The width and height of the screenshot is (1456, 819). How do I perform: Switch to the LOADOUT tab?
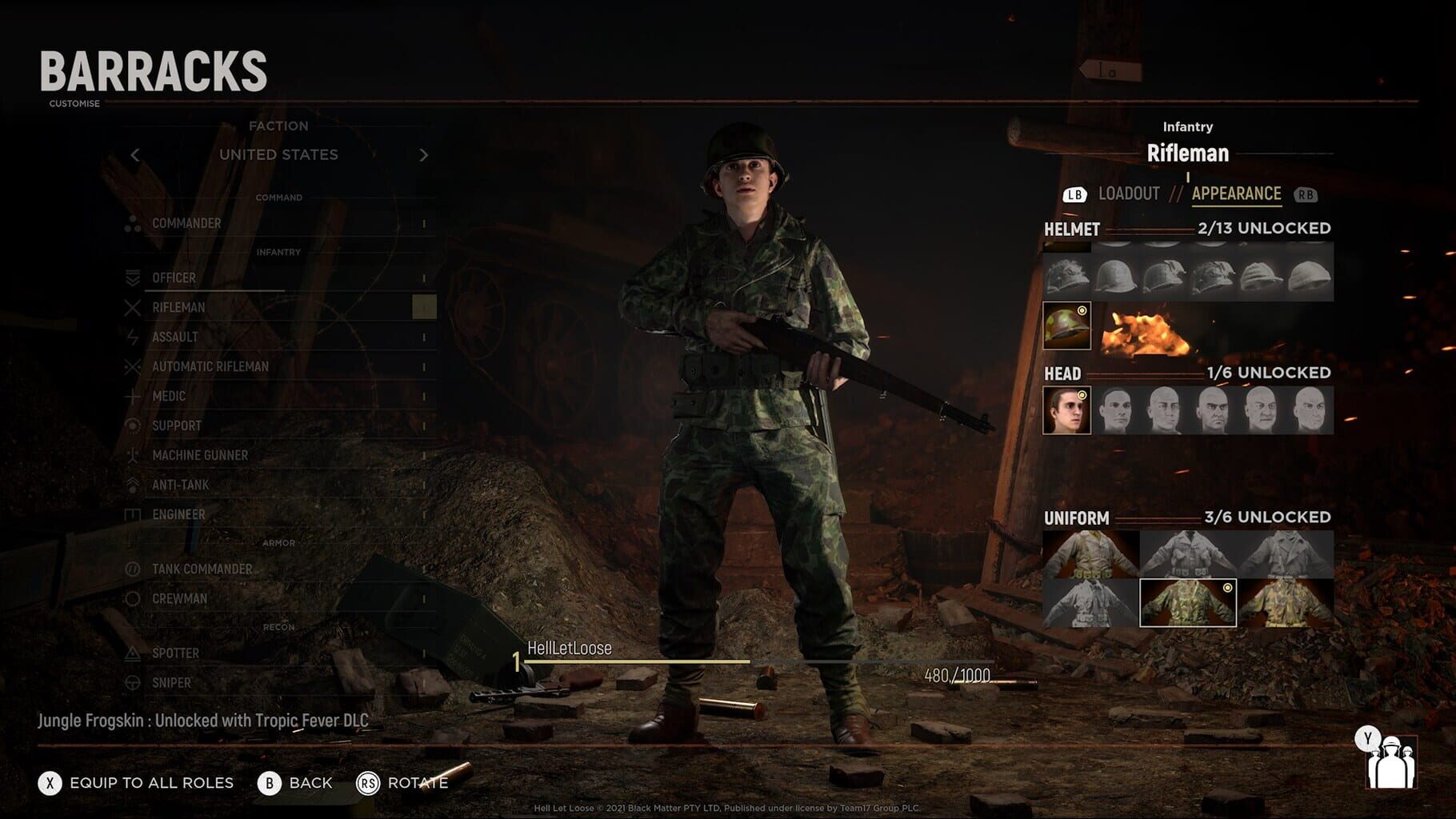pos(1130,192)
